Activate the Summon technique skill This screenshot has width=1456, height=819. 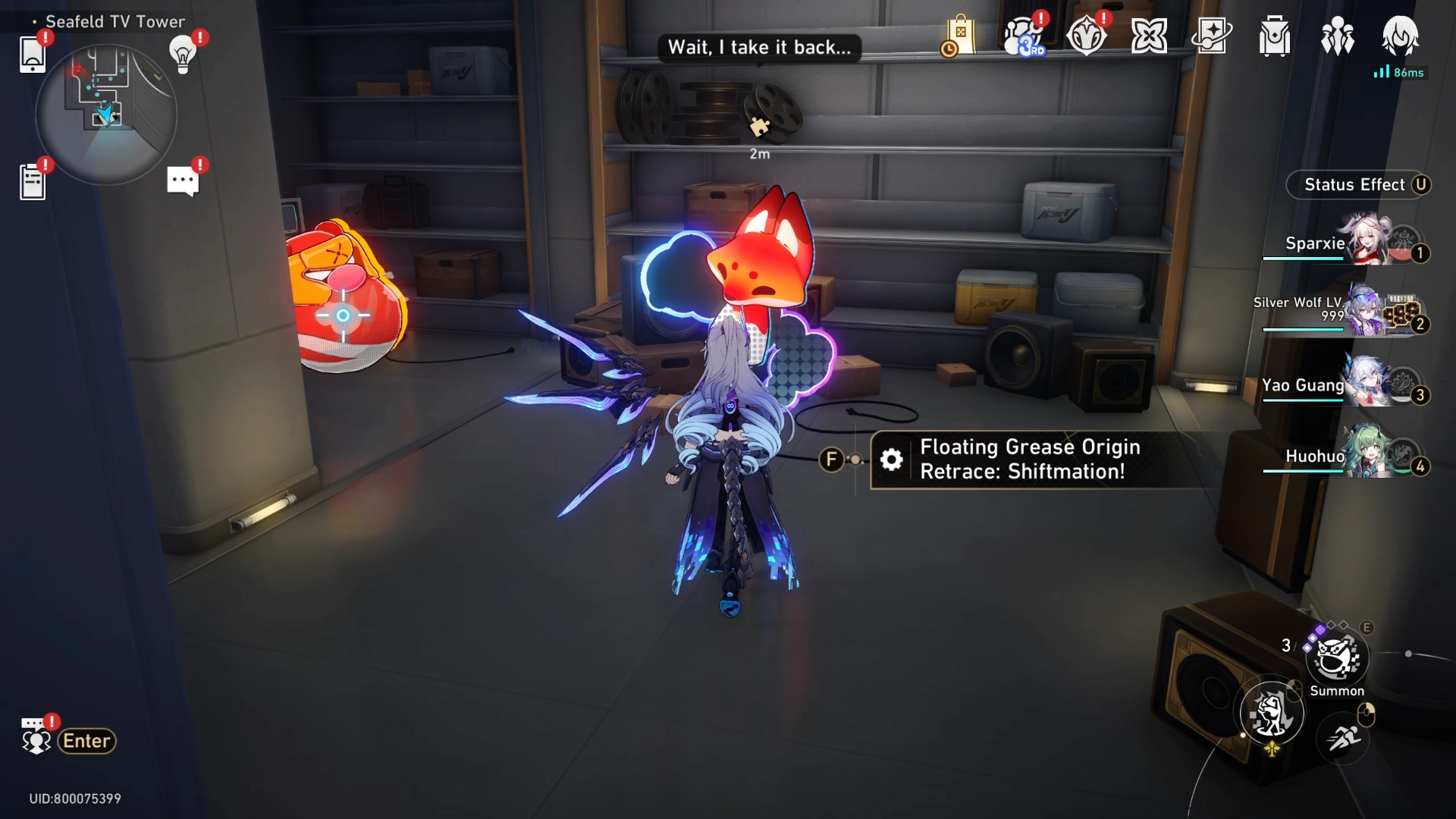pyautogui.click(x=1337, y=658)
